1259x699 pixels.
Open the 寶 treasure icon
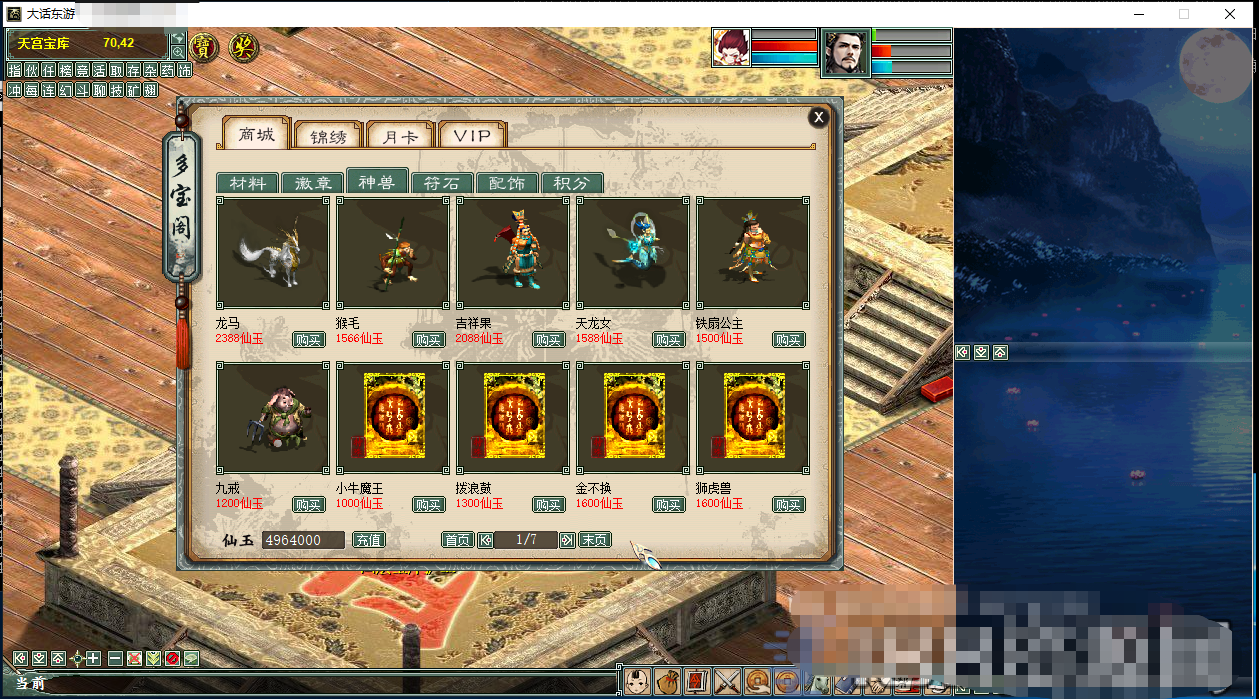click(x=204, y=46)
